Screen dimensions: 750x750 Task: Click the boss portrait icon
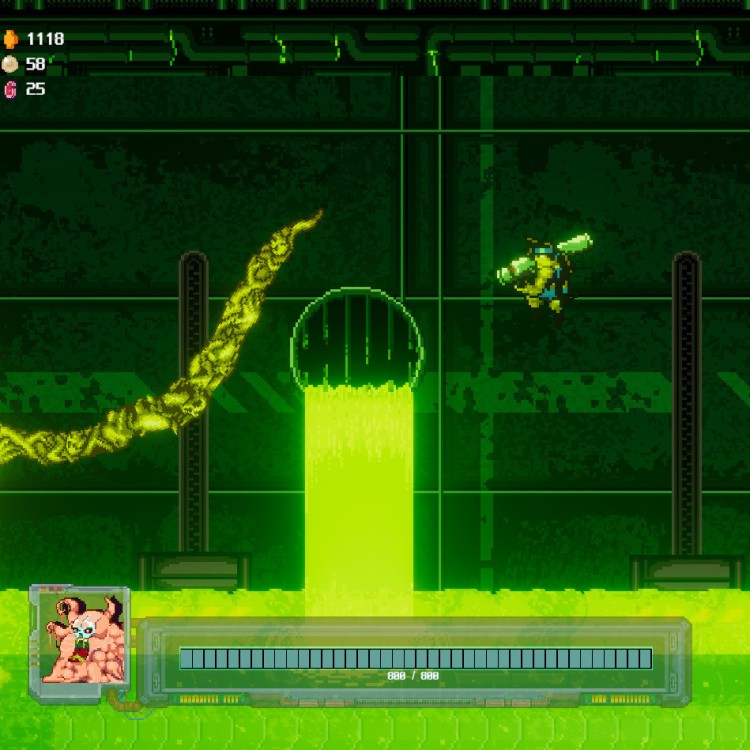[80, 636]
